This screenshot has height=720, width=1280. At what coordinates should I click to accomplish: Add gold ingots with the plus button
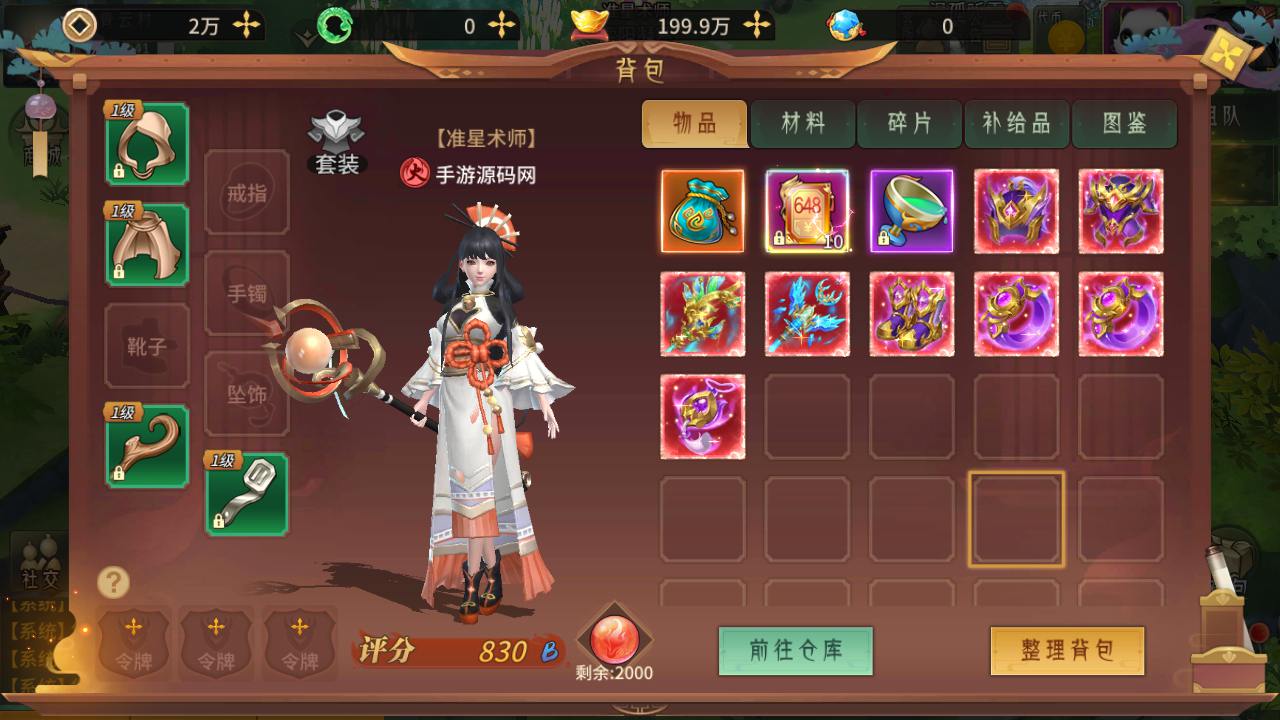(759, 26)
